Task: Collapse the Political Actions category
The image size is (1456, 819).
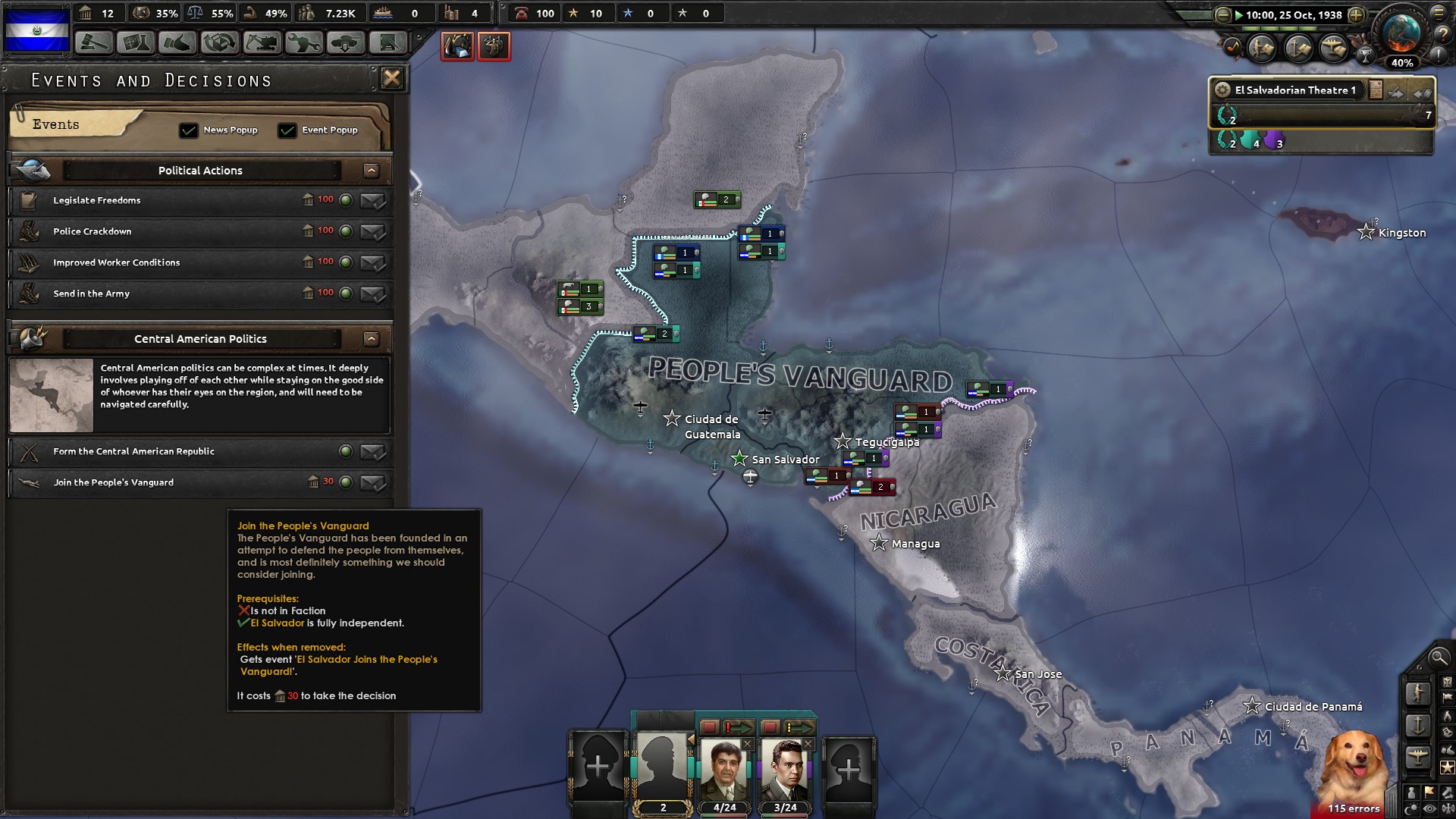Action: pyautogui.click(x=371, y=171)
